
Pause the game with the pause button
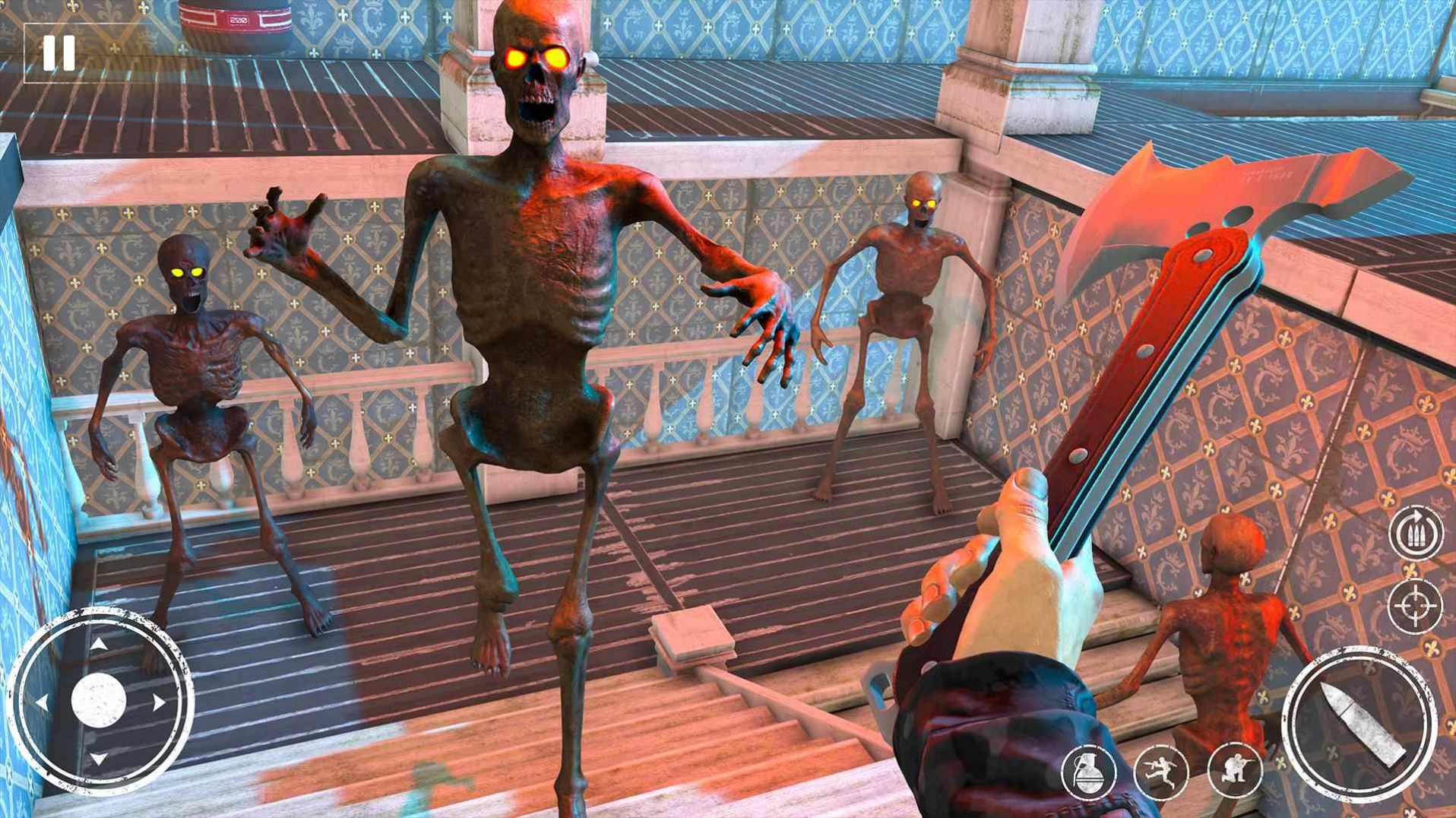59,53
